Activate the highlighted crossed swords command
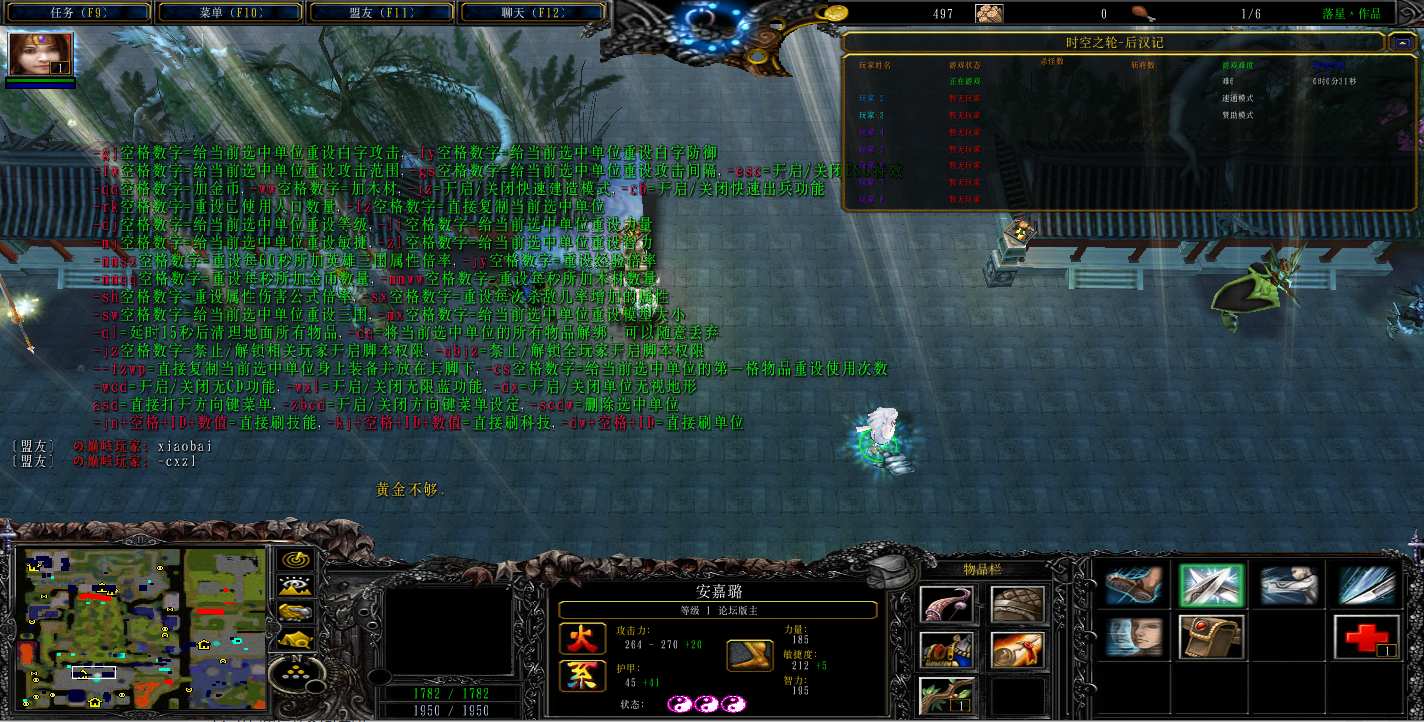1424x722 pixels. 1211,586
